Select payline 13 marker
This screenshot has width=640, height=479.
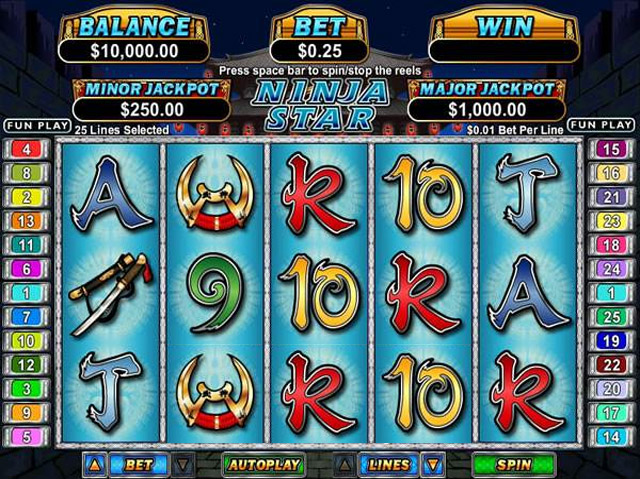click(x=25, y=221)
